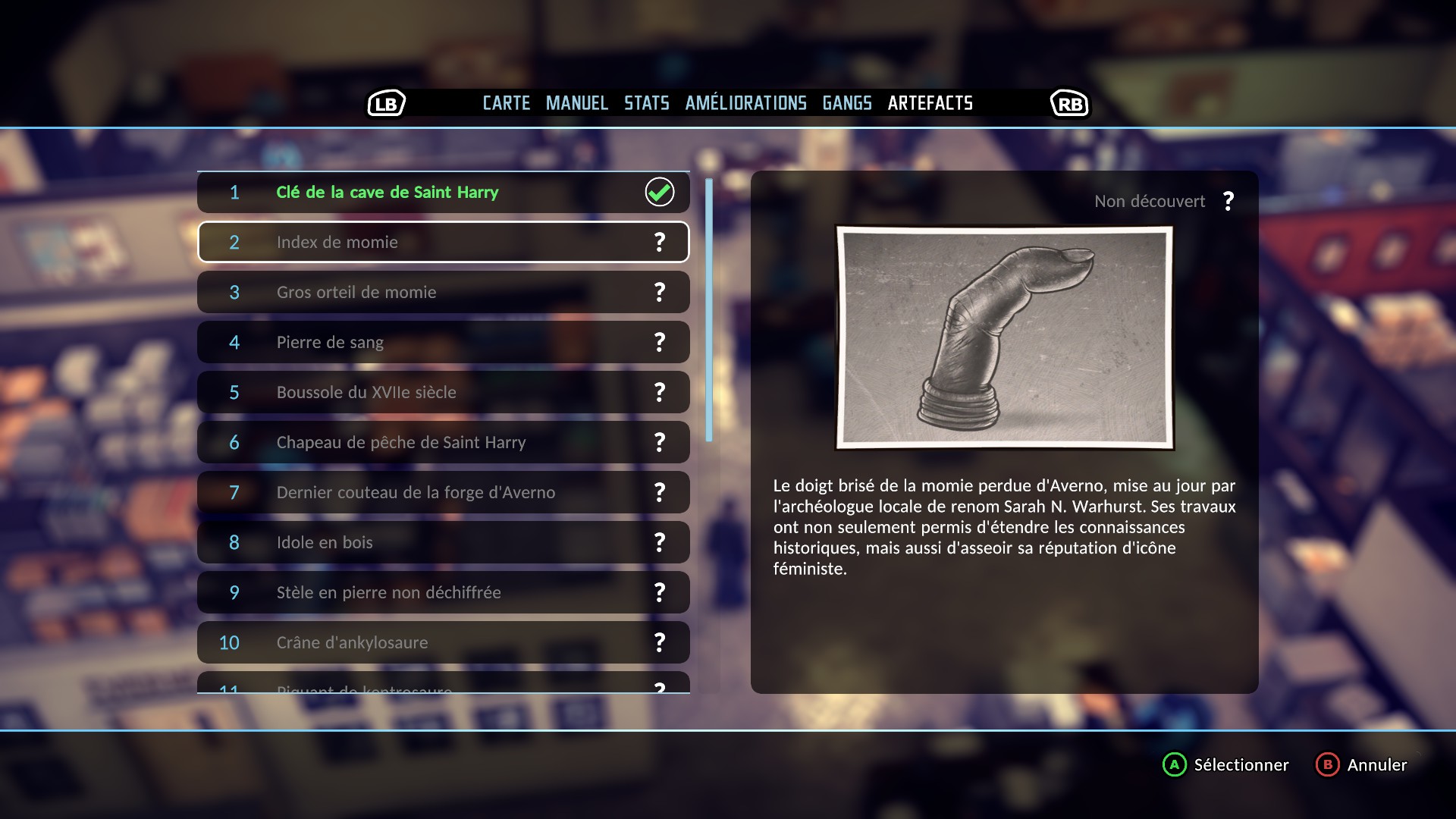1456x819 pixels.
Task: Select the Stats menu entry
Action: [646, 103]
